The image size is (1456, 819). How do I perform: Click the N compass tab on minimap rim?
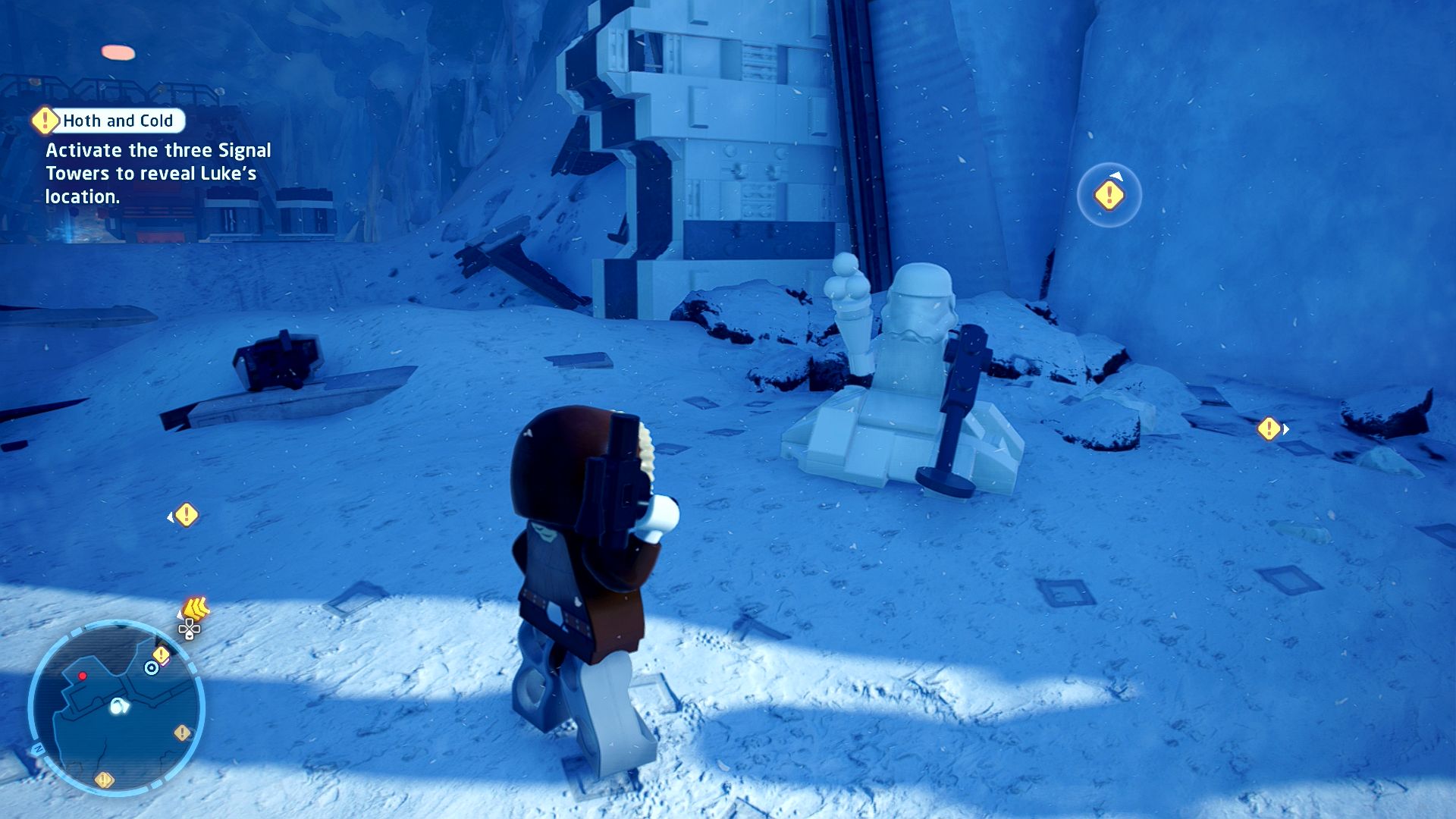pos(37,749)
